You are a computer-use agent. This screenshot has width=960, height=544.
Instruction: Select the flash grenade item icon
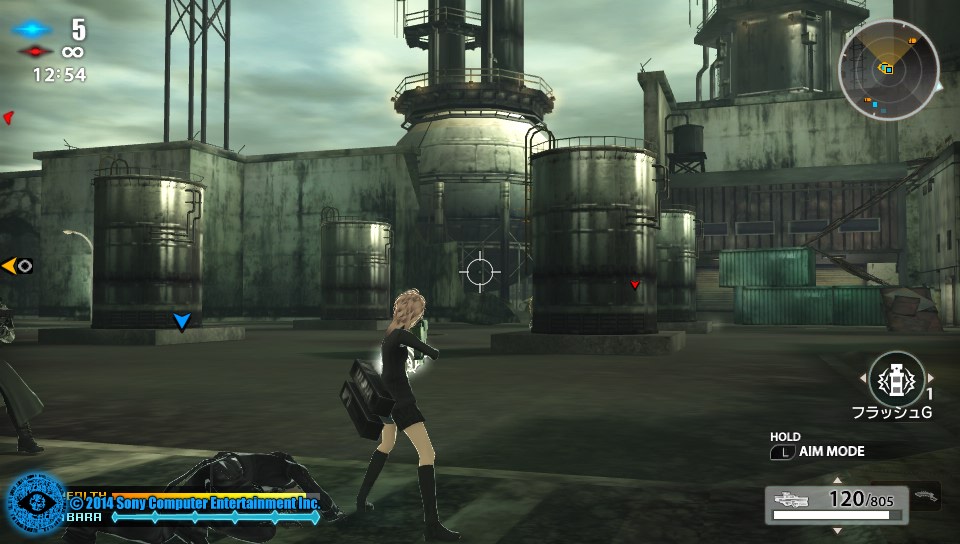[x=897, y=380]
